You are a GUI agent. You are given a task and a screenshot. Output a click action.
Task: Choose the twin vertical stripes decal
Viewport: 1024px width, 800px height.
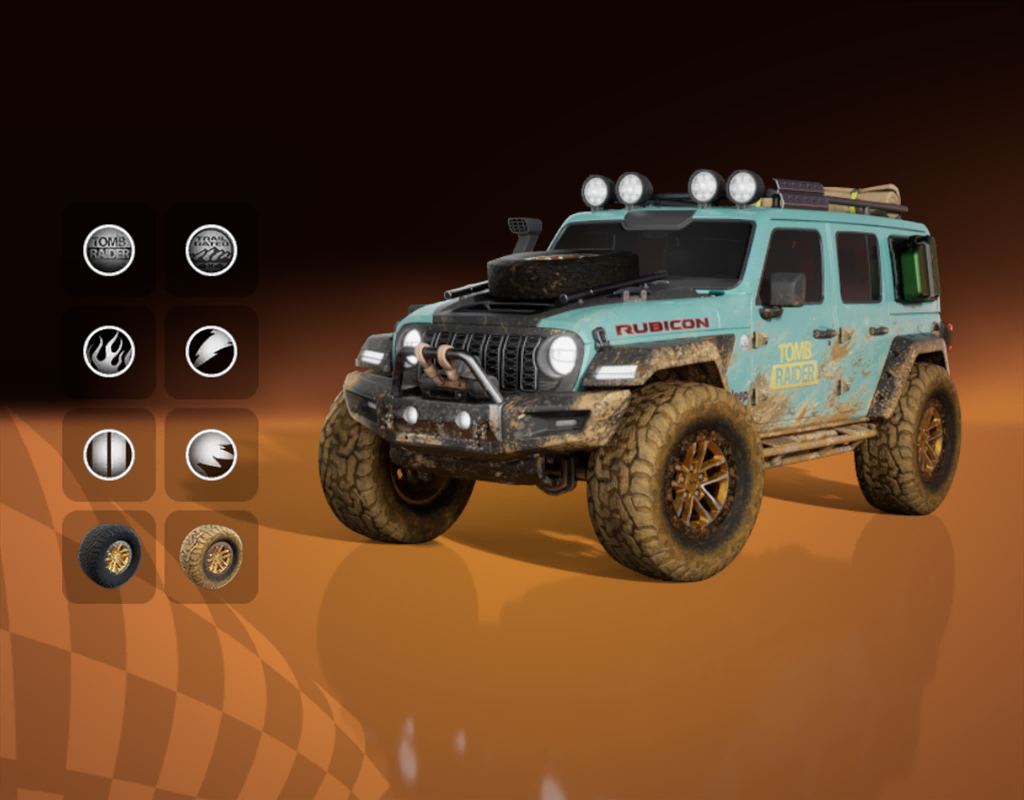tap(109, 454)
